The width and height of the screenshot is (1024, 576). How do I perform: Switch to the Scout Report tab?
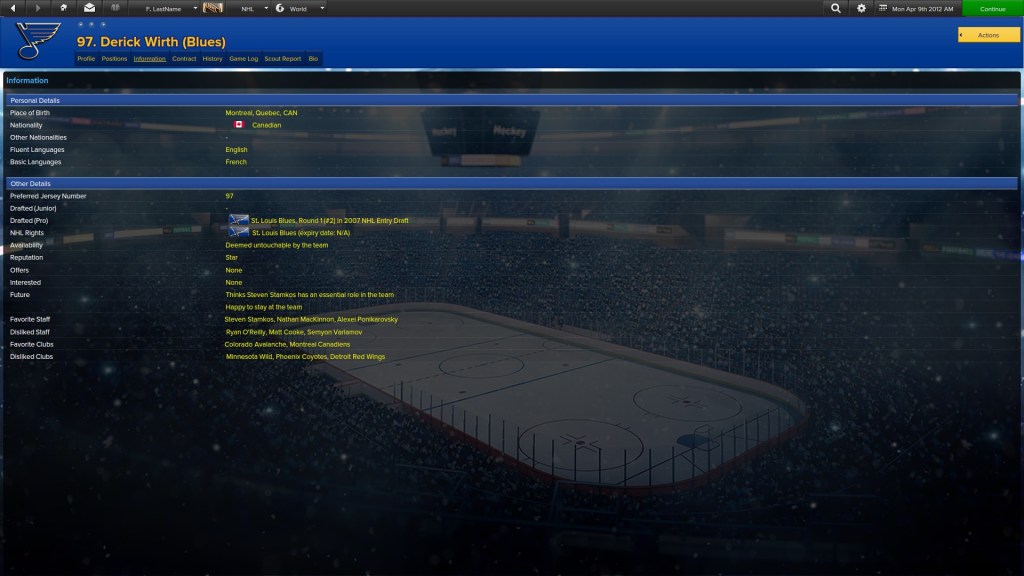click(x=282, y=59)
